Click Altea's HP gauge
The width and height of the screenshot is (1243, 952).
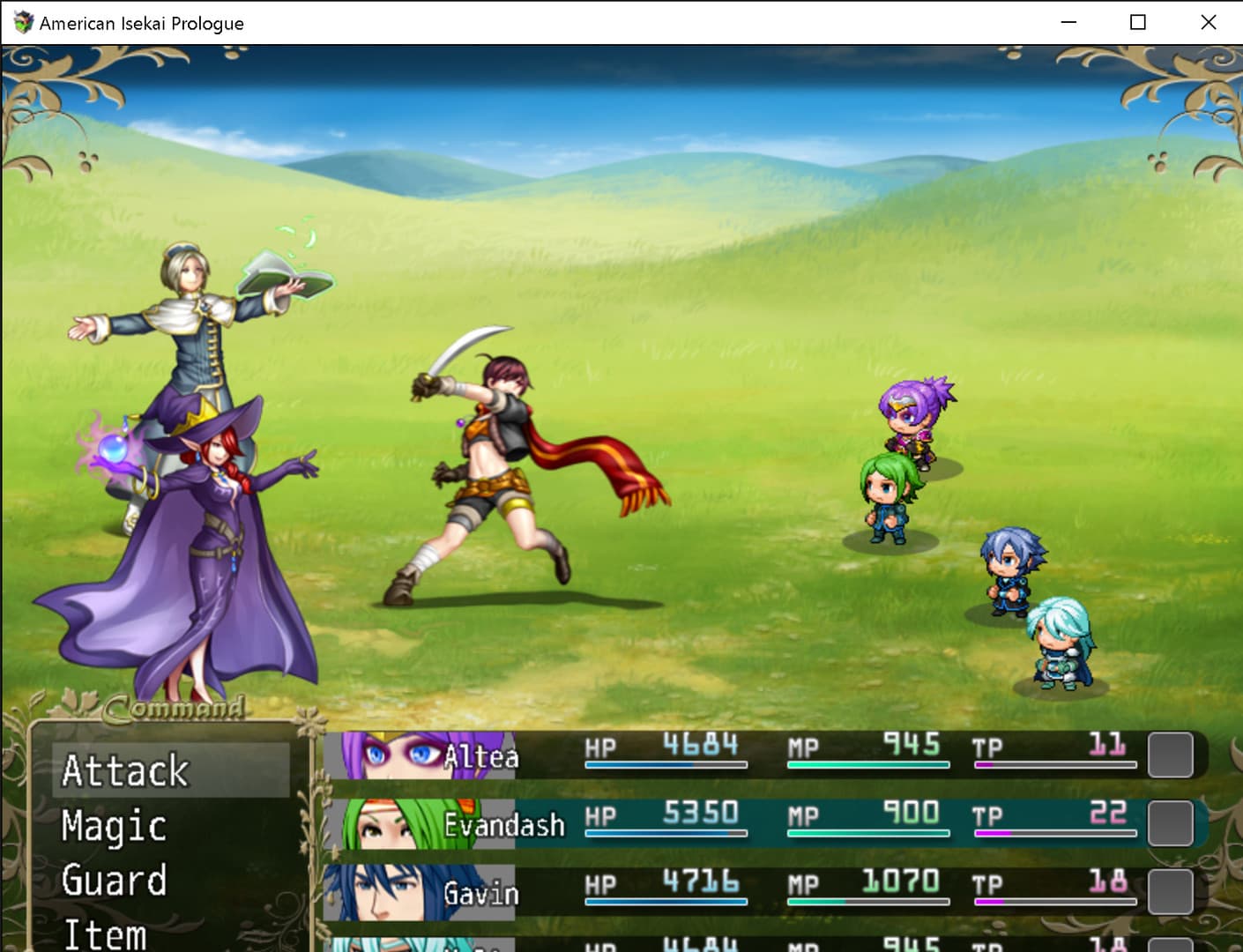pos(666,763)
